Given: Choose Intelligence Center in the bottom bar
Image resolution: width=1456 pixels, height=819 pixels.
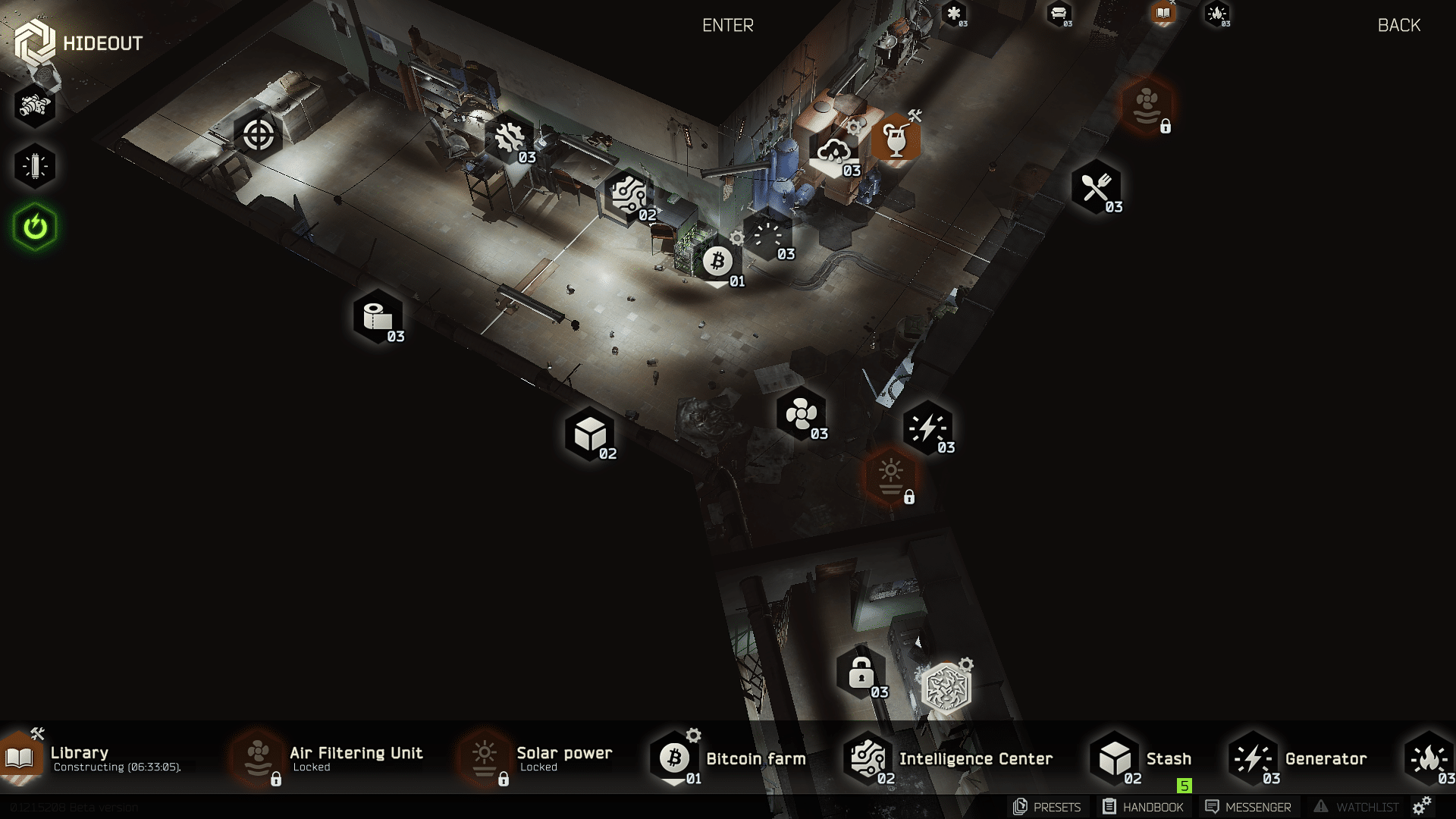Looking at the screenshot, I should [975, 758].
